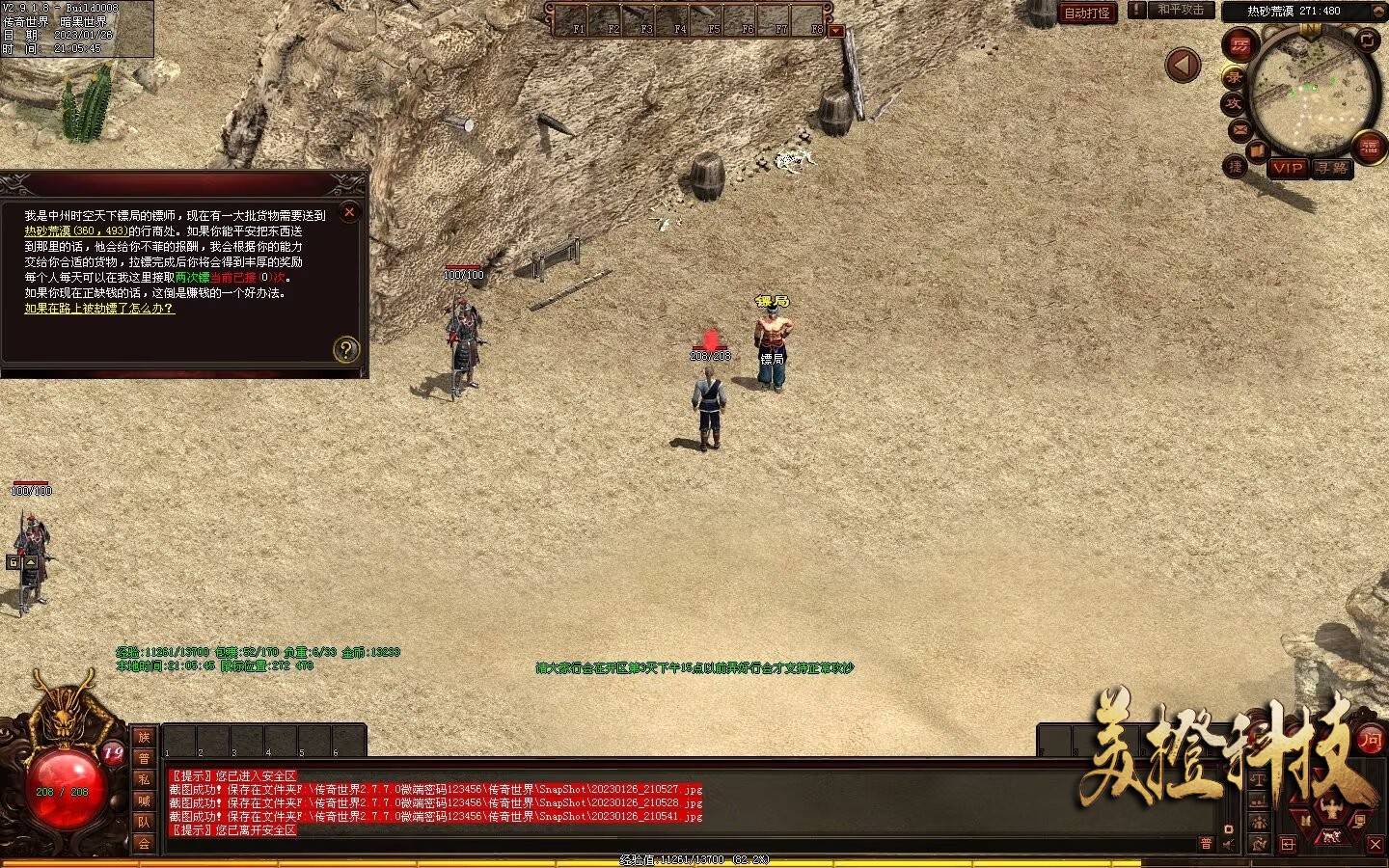This screenshot has height=868, width=1389.
Task: Activate the 寻路 pathfinding button
Action: 1331,168
